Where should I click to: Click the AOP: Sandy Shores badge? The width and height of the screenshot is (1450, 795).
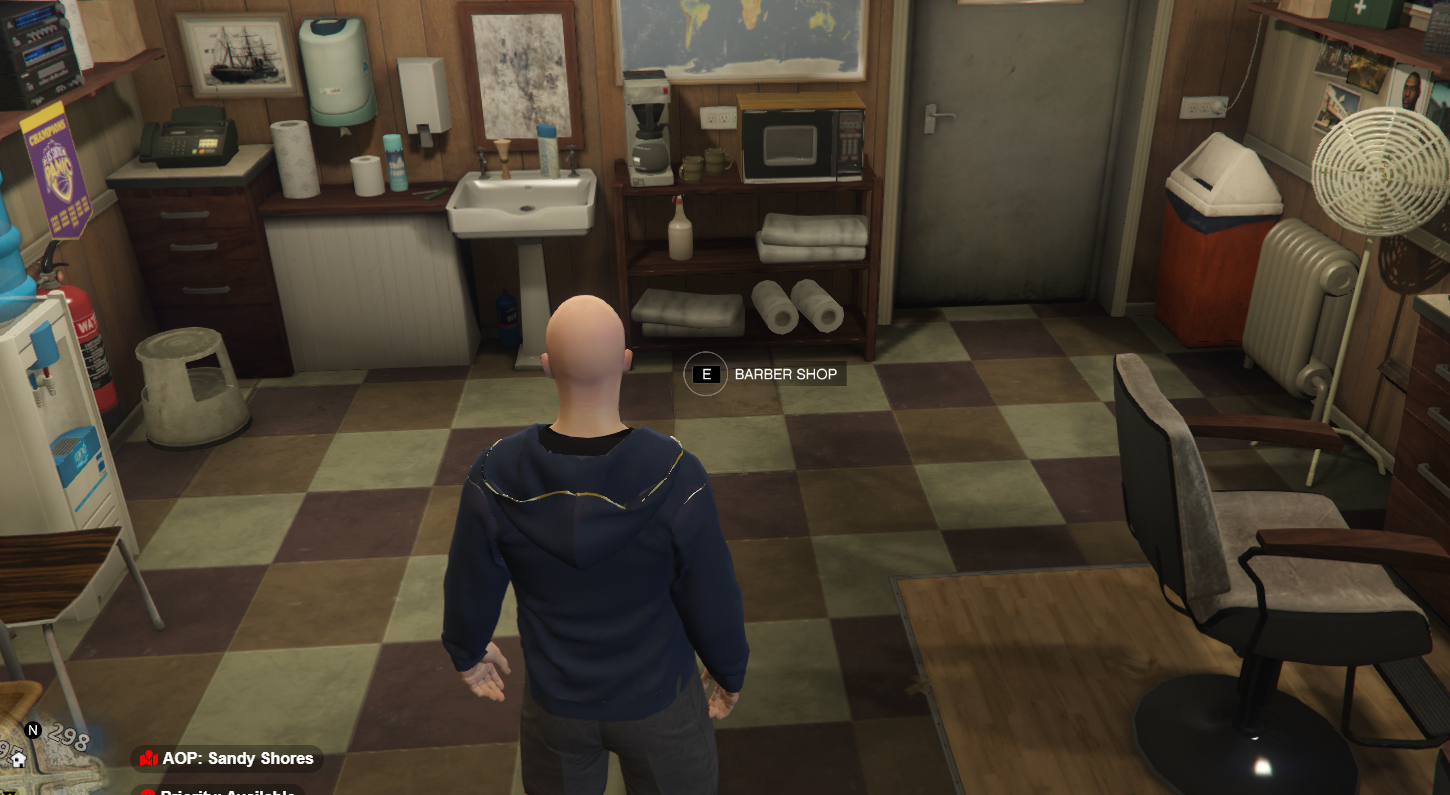[227, 759]
